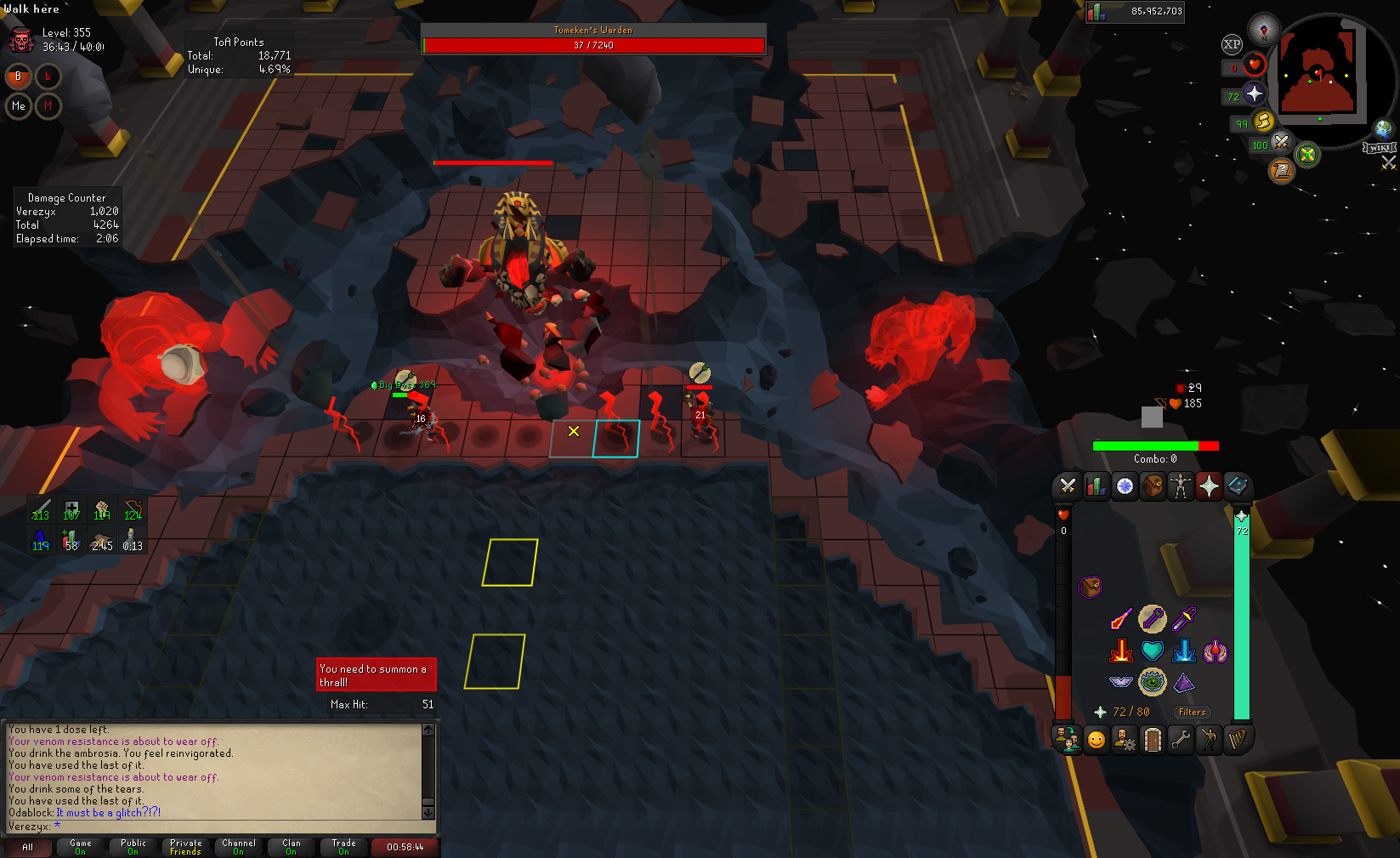Toggle the XP drops orb
Viewport: 1400px width, 858px height.
(x=1232, y=44)
